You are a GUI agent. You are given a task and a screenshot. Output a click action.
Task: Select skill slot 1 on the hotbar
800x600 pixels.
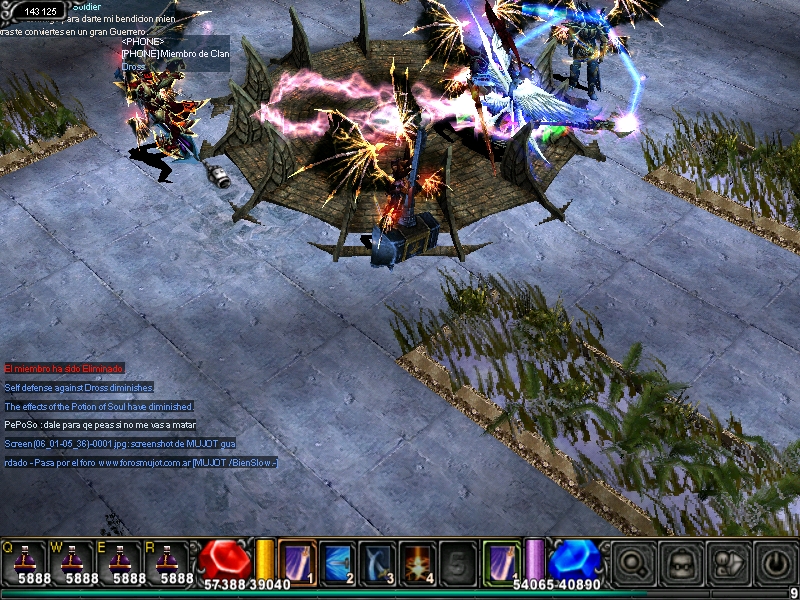point(297,561)
